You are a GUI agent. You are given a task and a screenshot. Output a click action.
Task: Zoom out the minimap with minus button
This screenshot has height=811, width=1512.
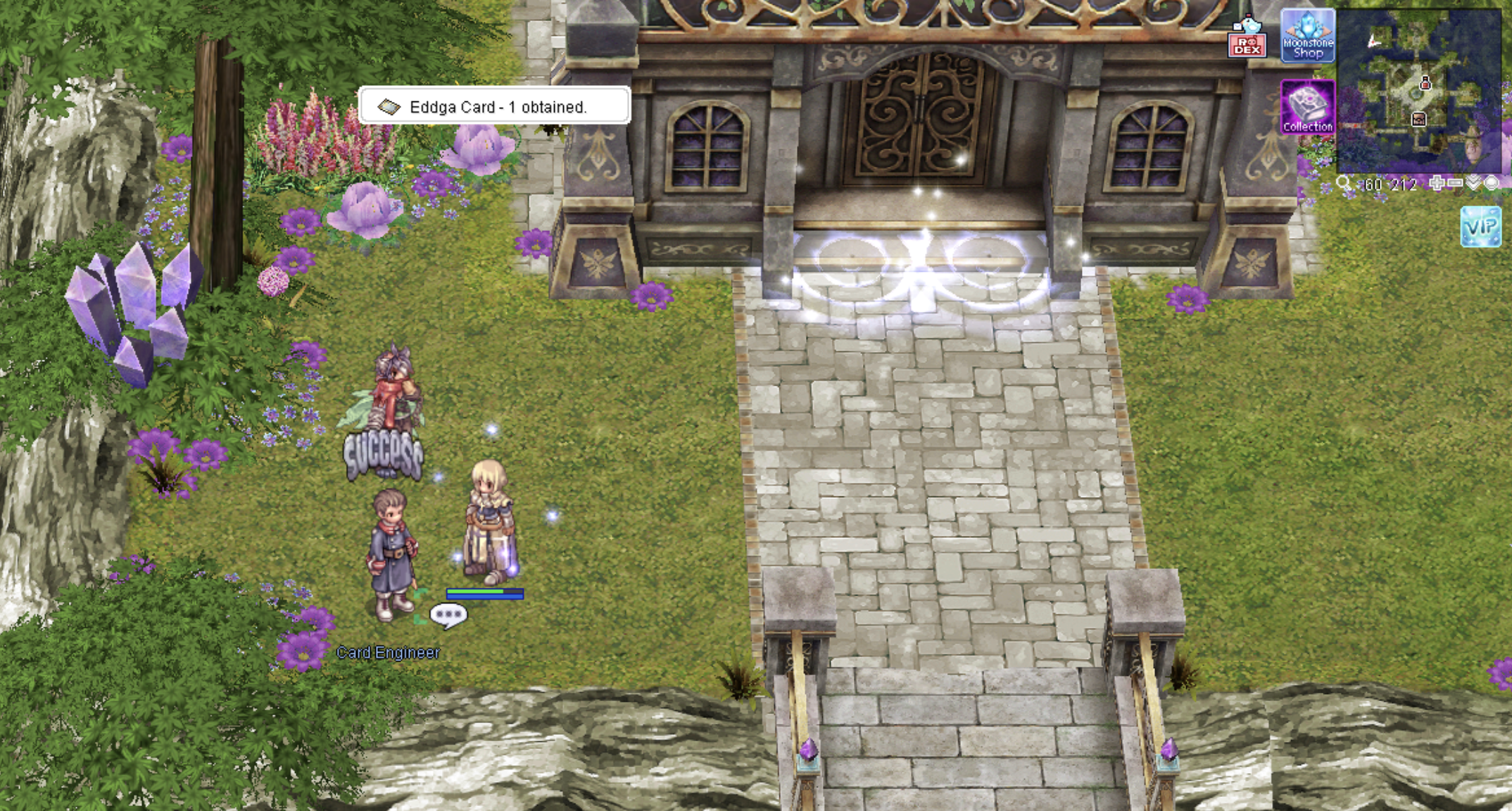coord(1454,184)
